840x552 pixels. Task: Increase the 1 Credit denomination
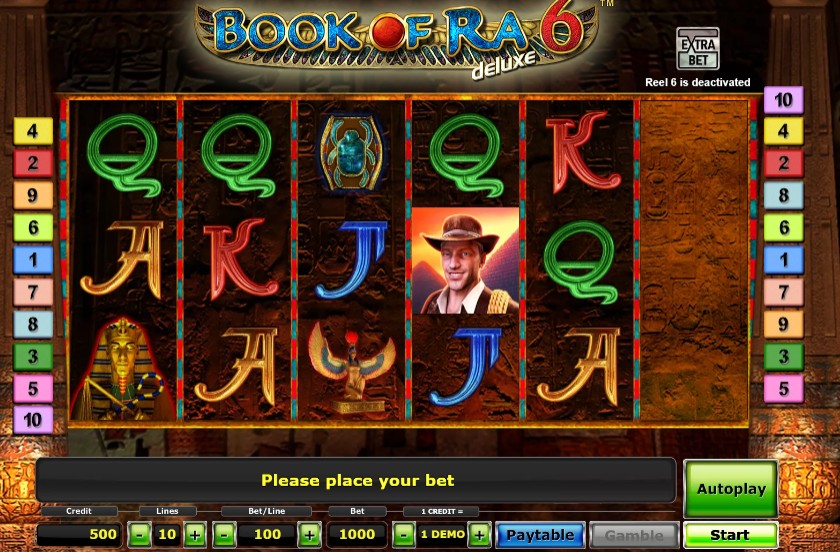pyautogui.click(x=480, y=535)
